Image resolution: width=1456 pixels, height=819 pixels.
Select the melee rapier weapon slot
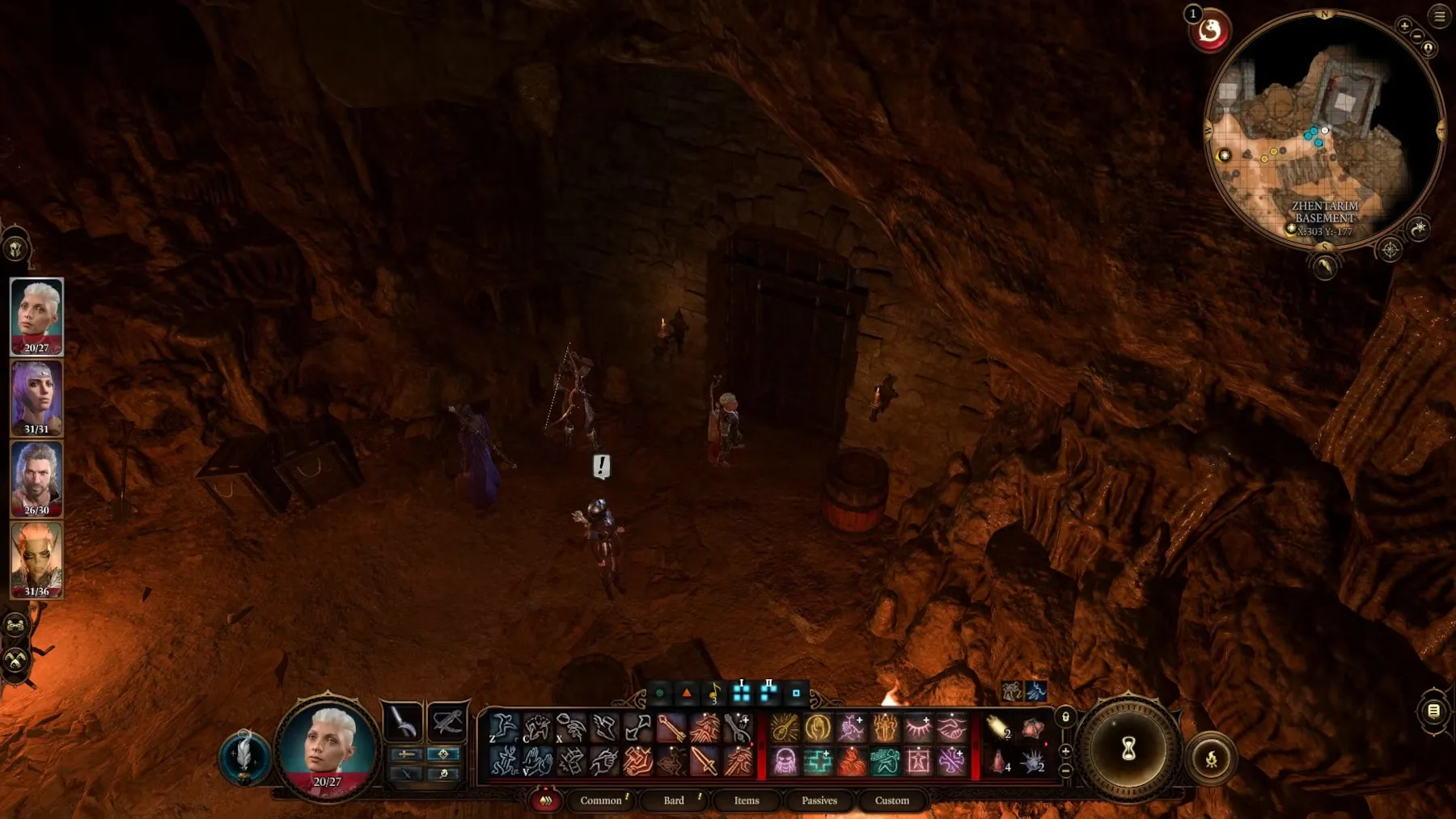click(402, 721)
